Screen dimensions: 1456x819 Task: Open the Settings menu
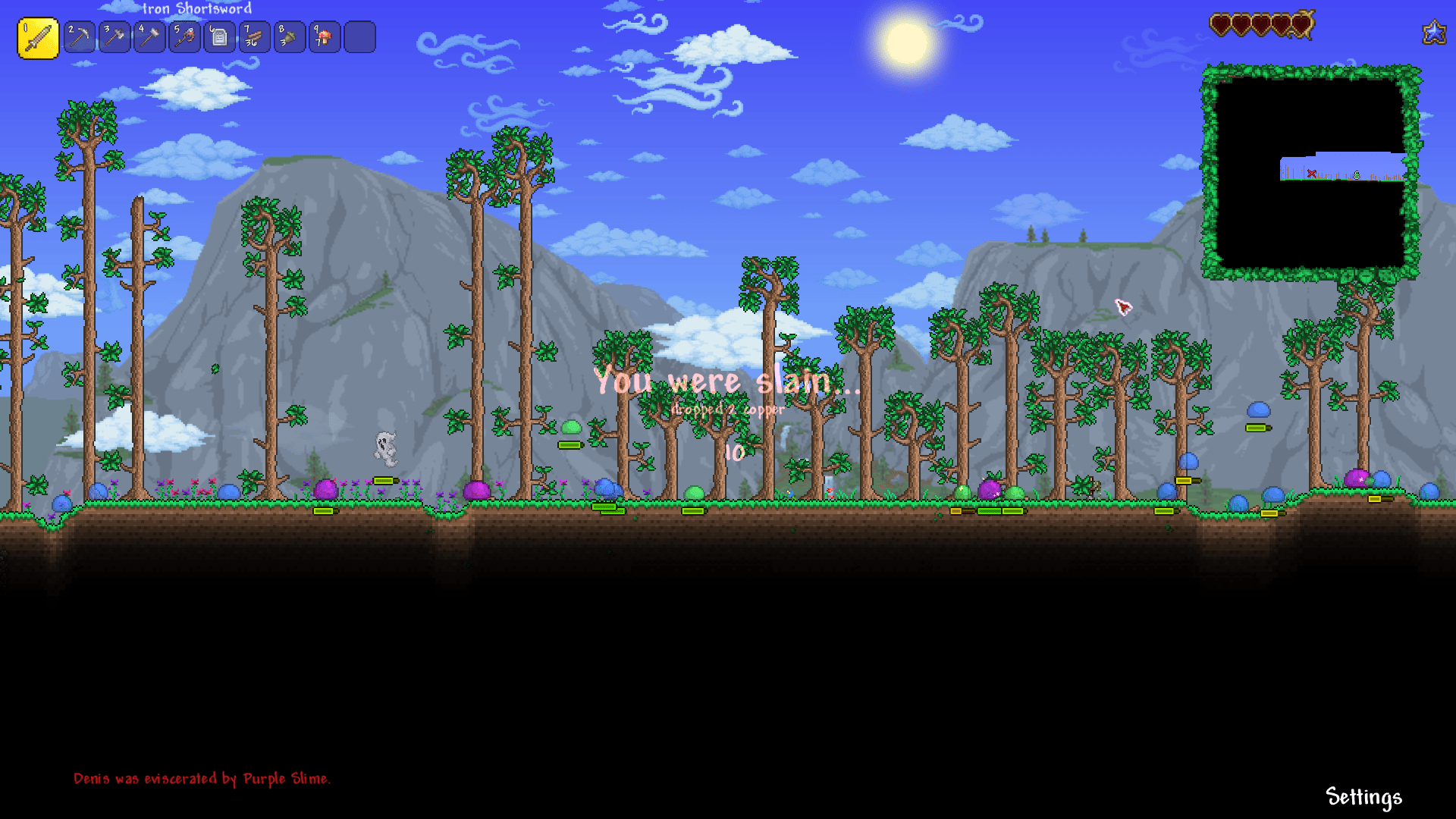click(x=1363, y=797)
